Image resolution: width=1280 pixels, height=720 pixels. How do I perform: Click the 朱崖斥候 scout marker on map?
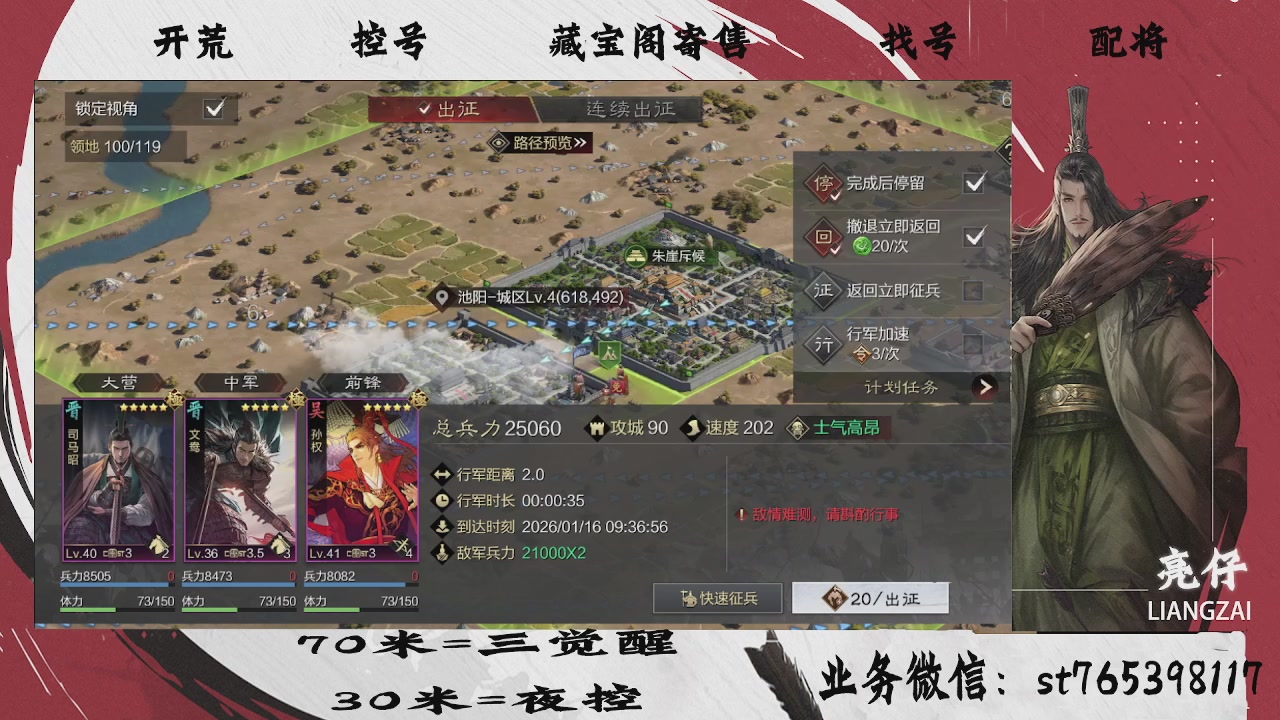tap(636, 254)
